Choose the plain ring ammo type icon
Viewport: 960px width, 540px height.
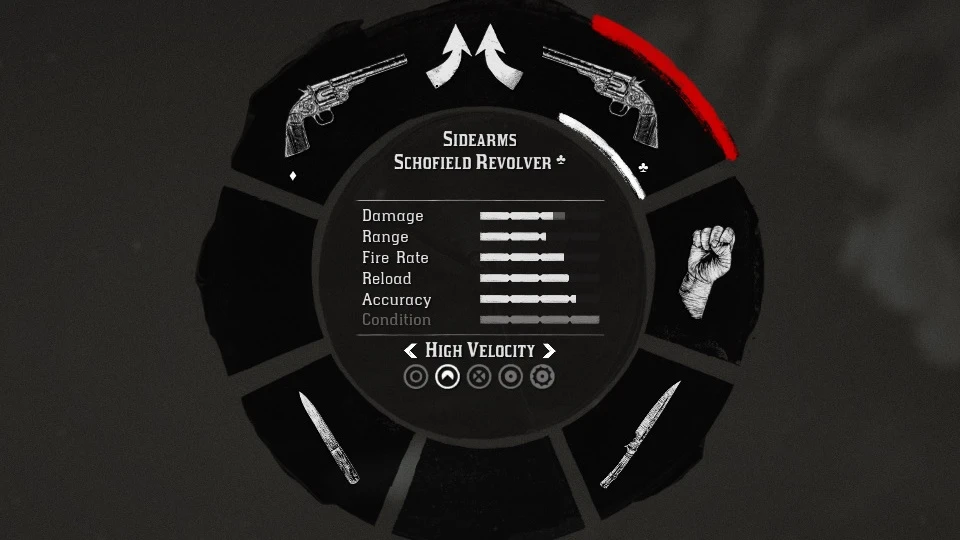pos(416,377)
